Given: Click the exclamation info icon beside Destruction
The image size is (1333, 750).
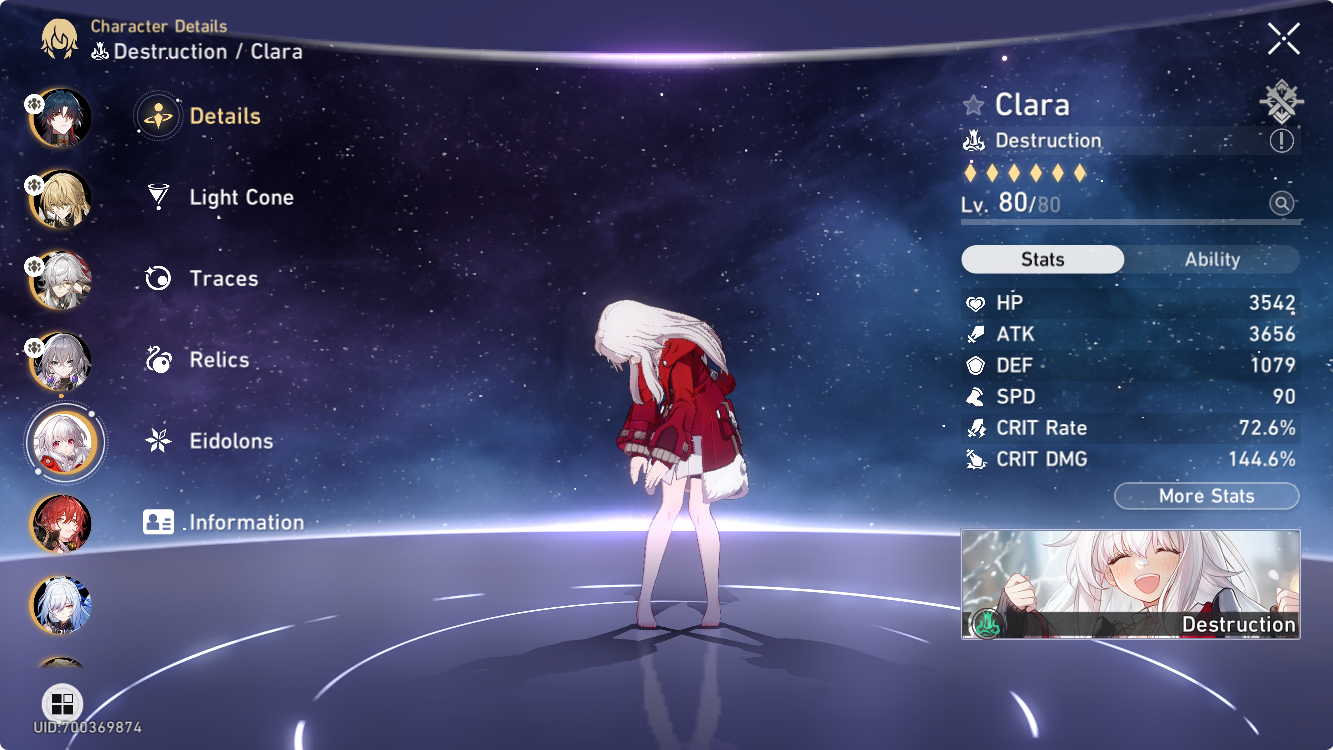Looking at the screenshot, I should tap(1280, 140).
